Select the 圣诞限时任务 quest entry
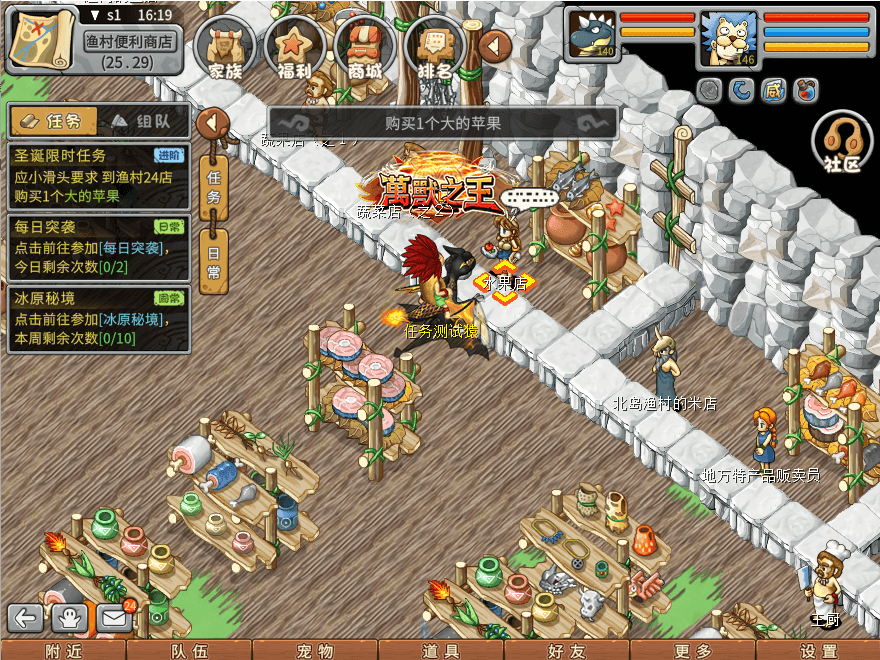Screen dimensions: 880x660 click(x=97, y=176)
